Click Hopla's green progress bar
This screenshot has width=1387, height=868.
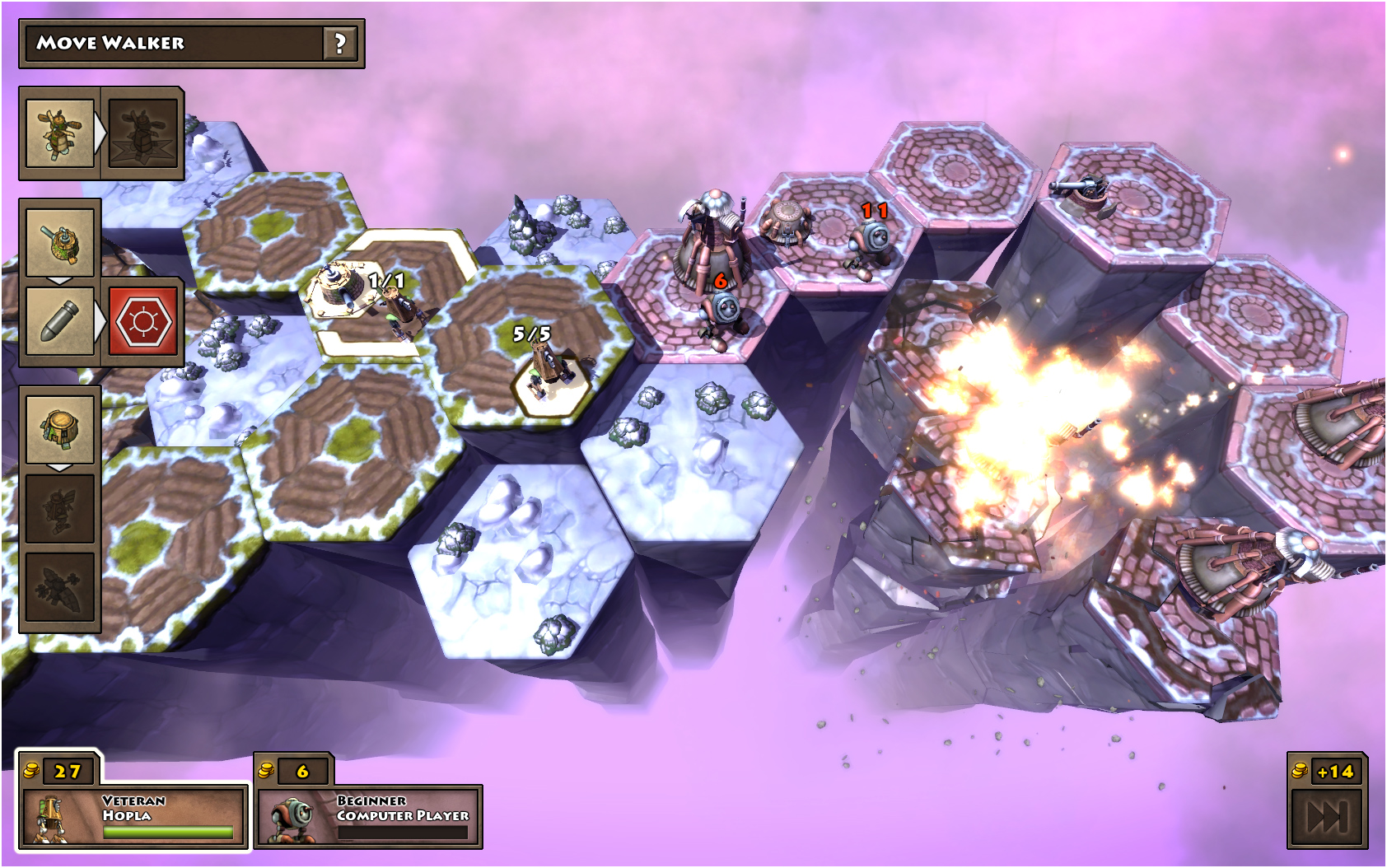tap(169, 831)
